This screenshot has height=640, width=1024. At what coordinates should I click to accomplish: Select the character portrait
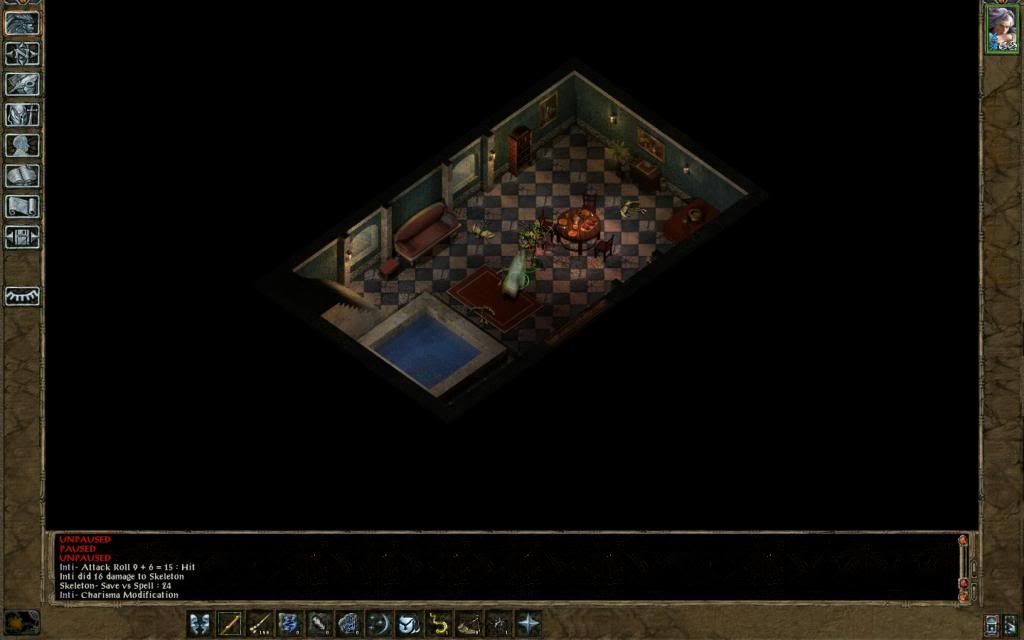[1001, 28]
